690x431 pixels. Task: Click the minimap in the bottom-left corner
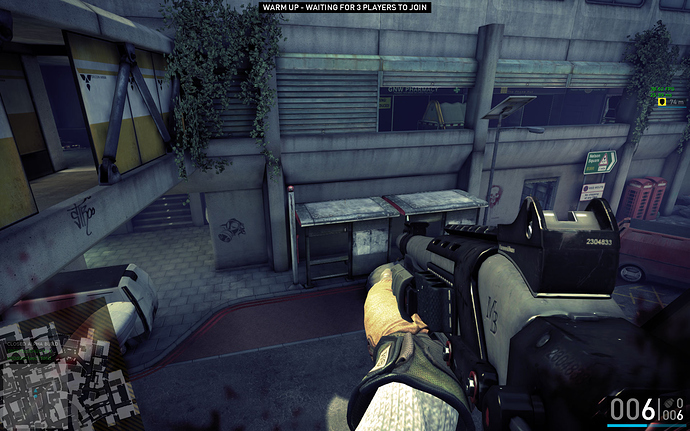[x=62, y=375]
